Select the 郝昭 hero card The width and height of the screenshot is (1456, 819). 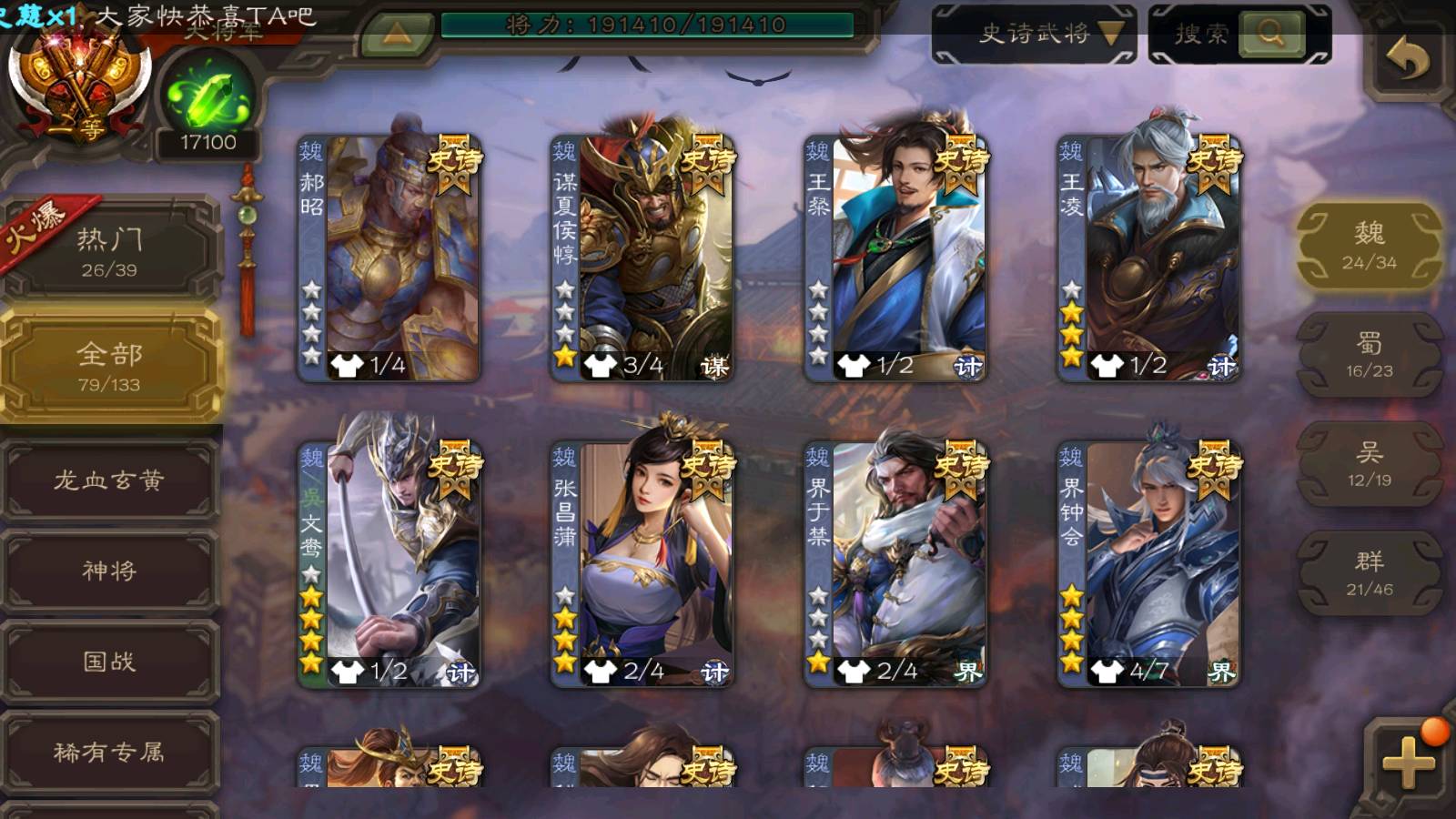(389, 258)
